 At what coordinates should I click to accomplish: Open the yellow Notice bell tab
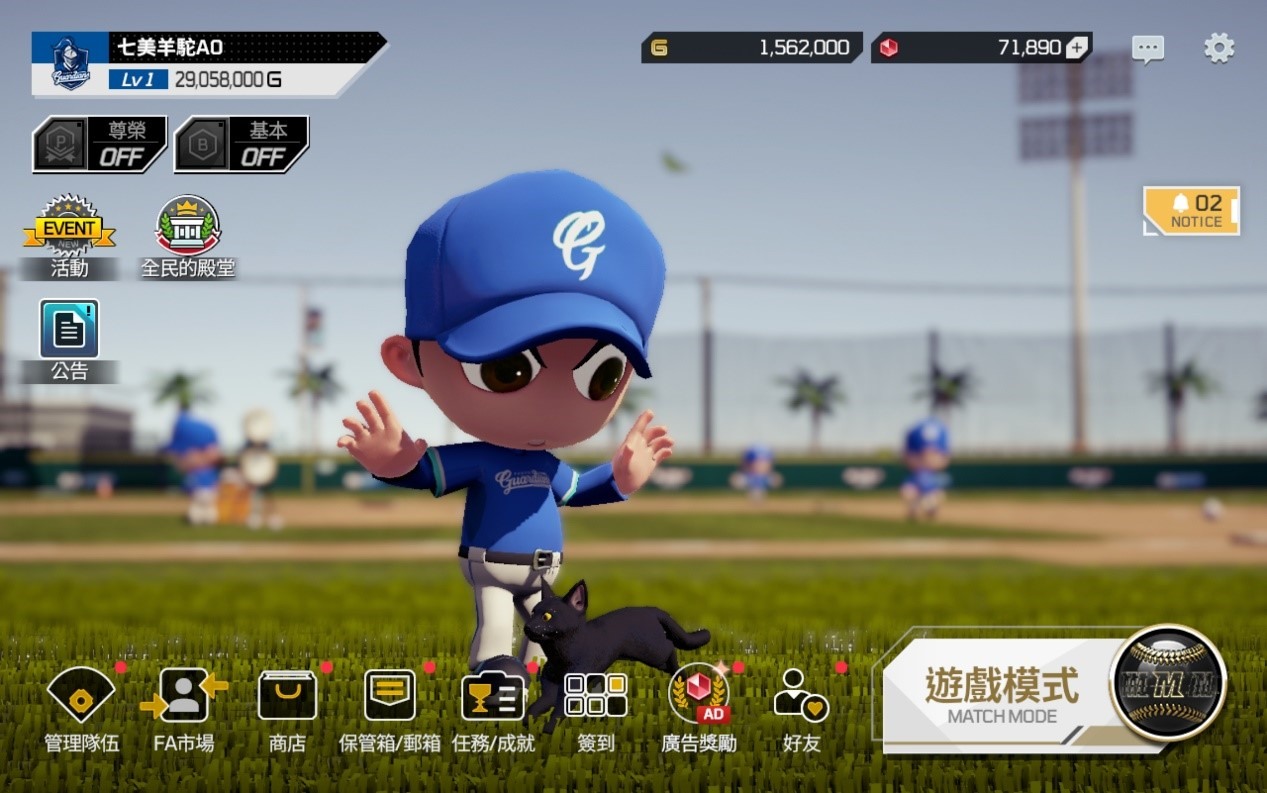(1192, 211)
